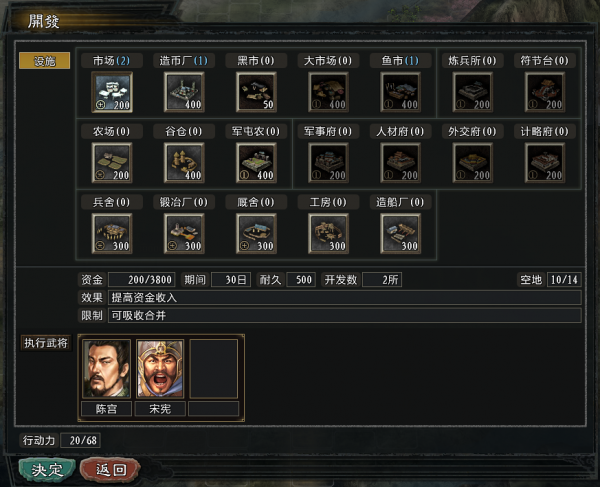Select the 炼兵所 training ground icon
Viewport: 600px width, 487px height.
point(473,91)
